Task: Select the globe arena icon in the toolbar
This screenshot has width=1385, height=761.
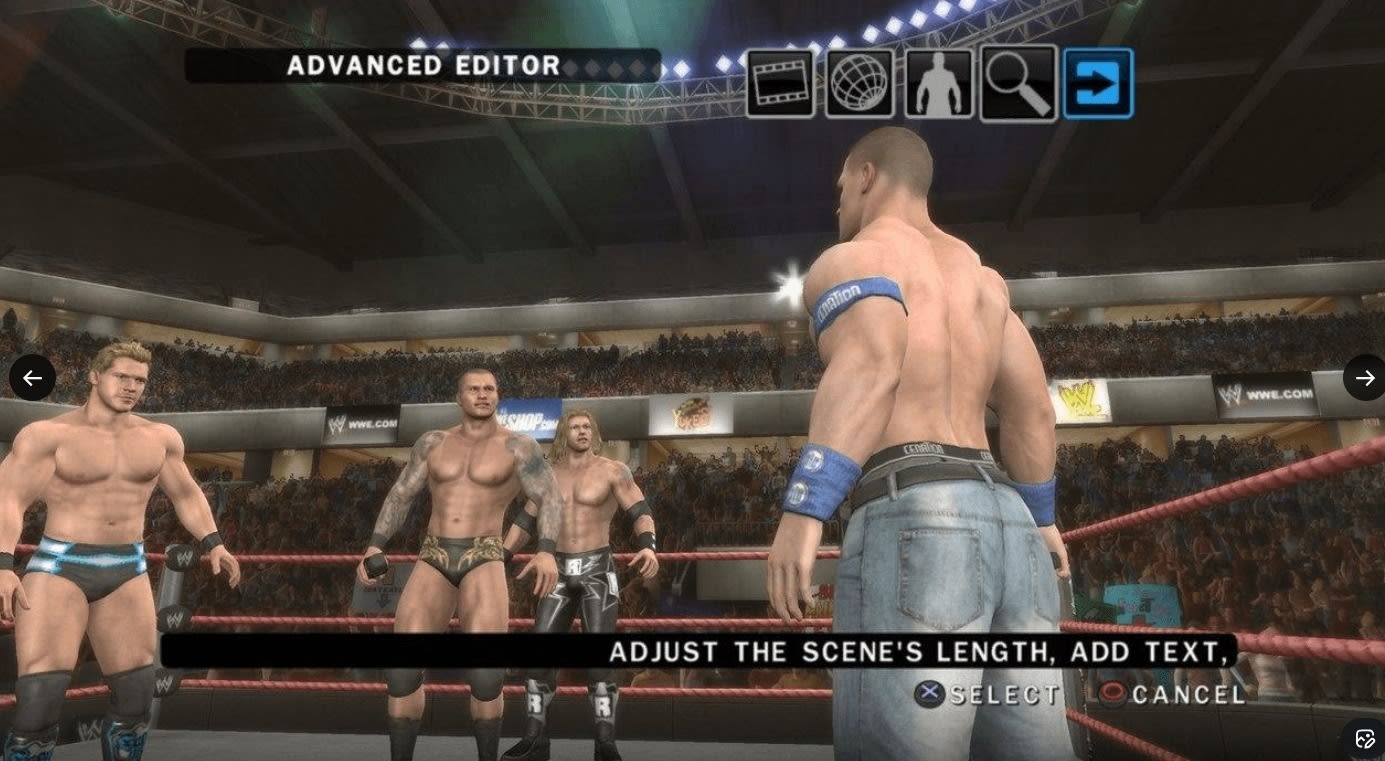Action: pos(859,84)
